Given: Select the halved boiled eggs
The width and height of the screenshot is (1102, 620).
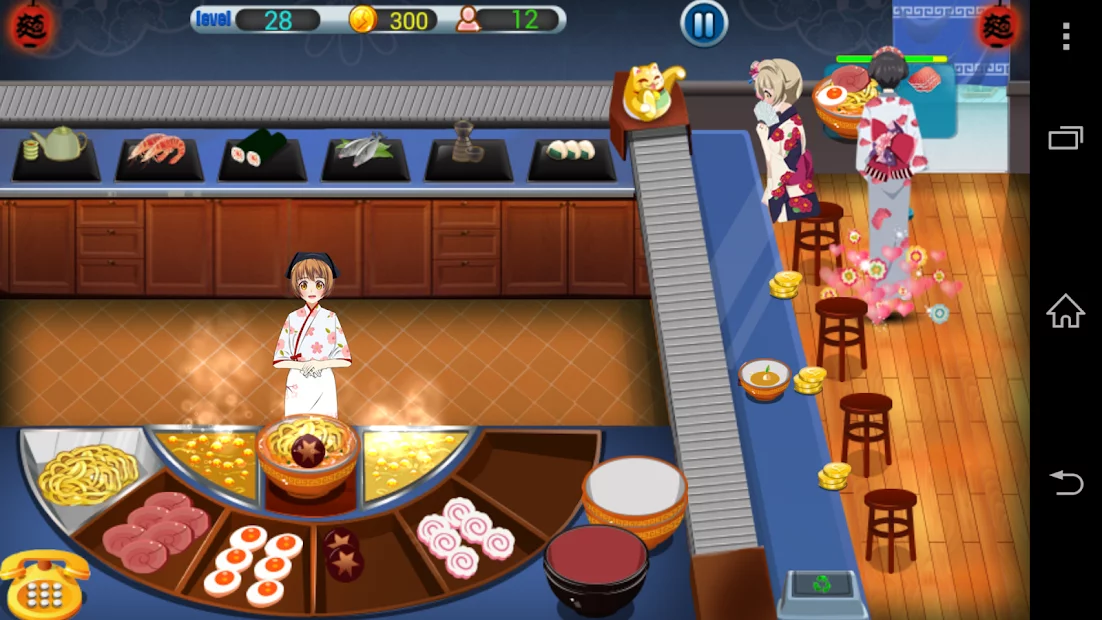Looking at the screenshot, I should 254,561.
